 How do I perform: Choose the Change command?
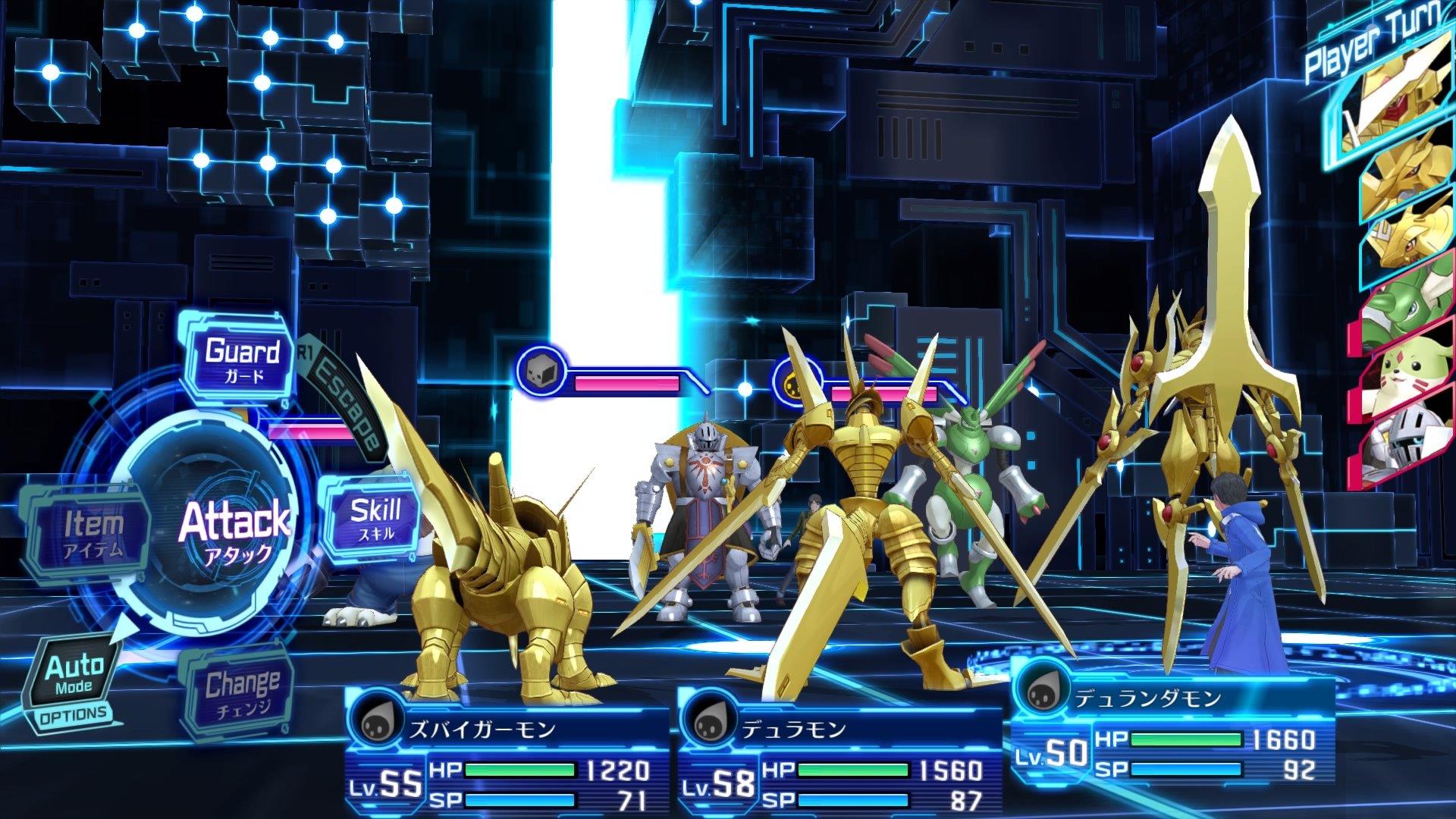241,692
